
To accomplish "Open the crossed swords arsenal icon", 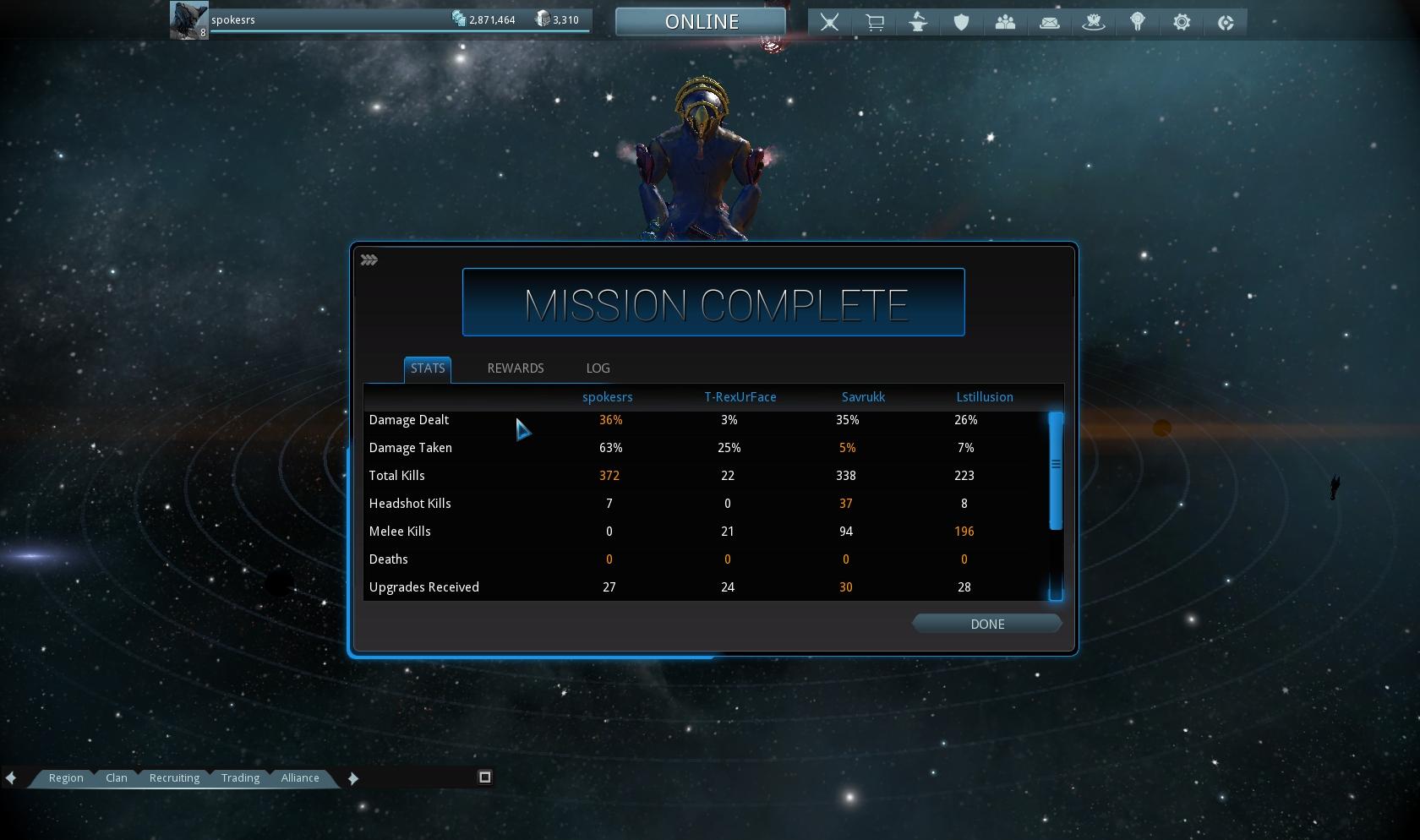I will (829, 23).
